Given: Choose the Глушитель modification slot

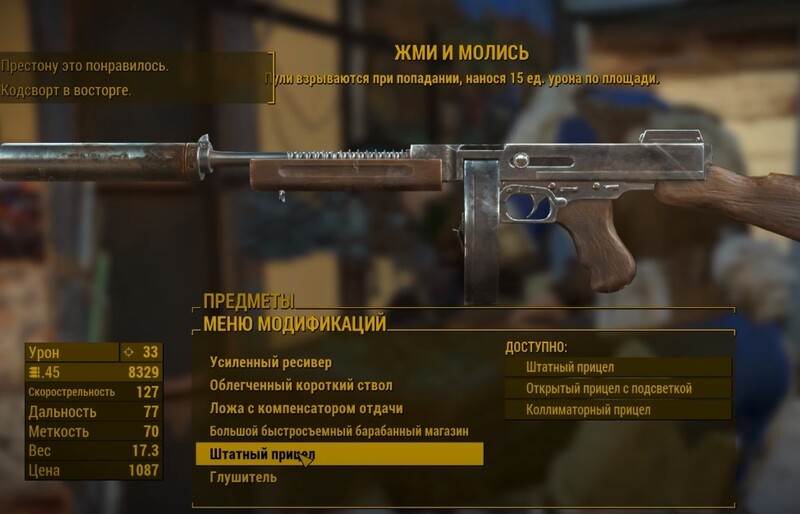Looking at the screenshot, I should (243, 477).
